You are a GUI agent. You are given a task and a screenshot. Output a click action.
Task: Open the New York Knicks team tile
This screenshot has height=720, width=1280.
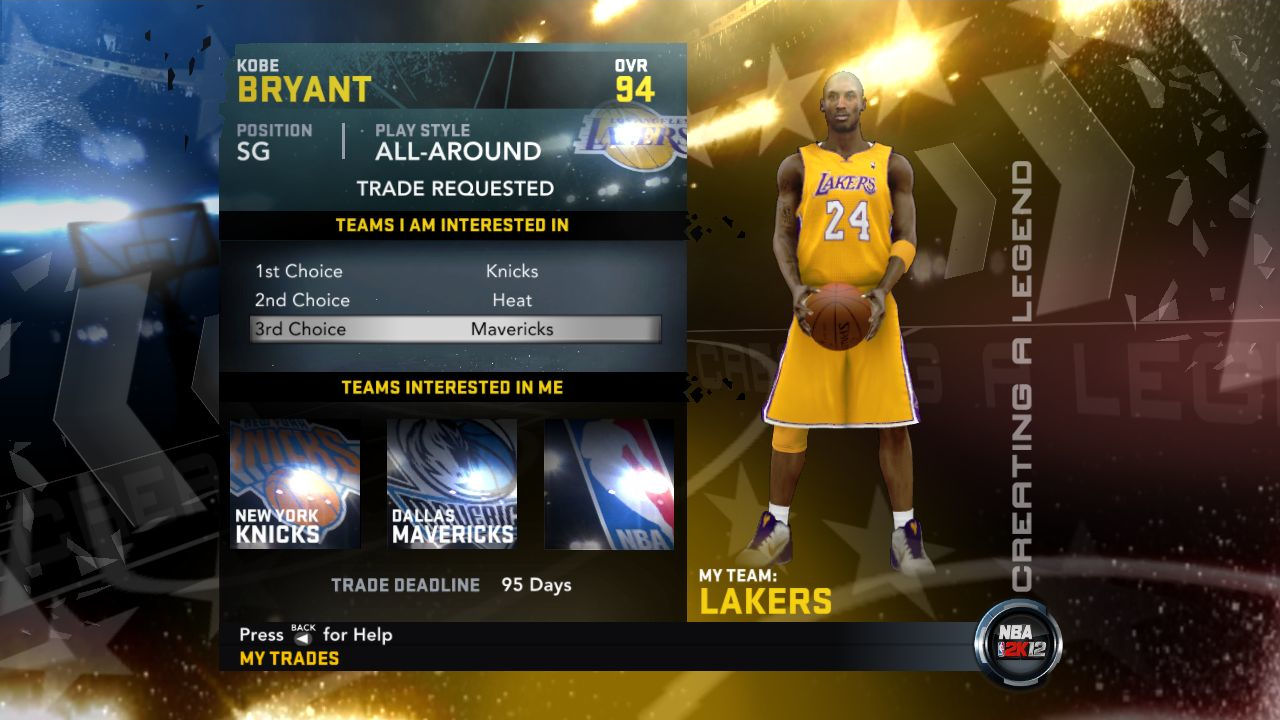pyautogui.click(x=295, y=484)
